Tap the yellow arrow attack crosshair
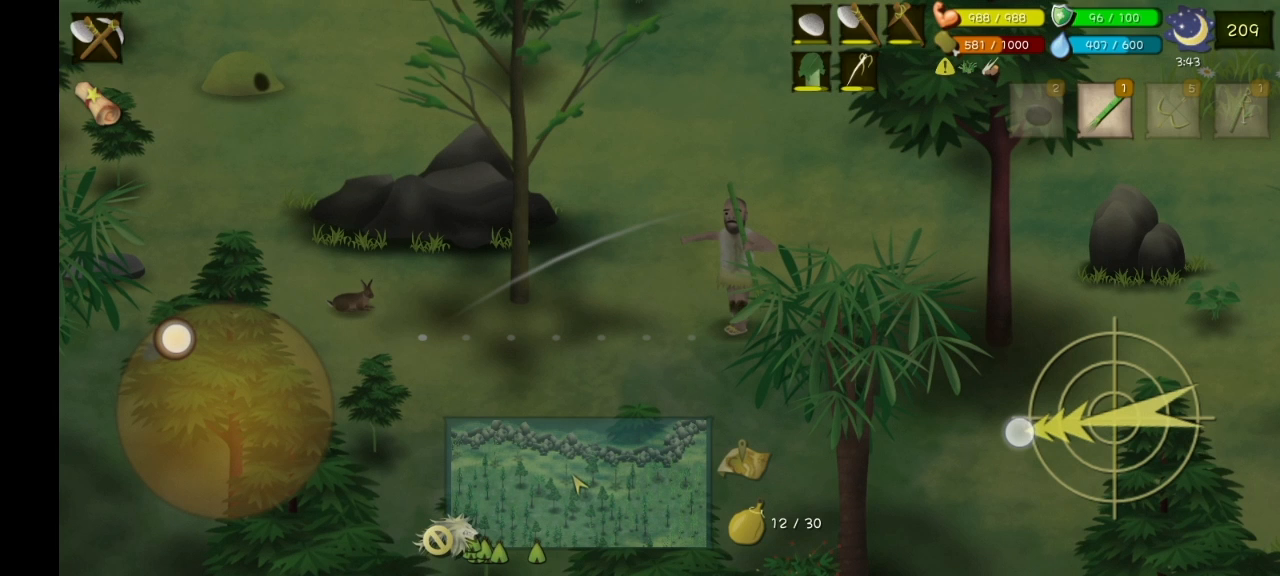Viewport: 1280px width, 576px height. pos(1113,418)
